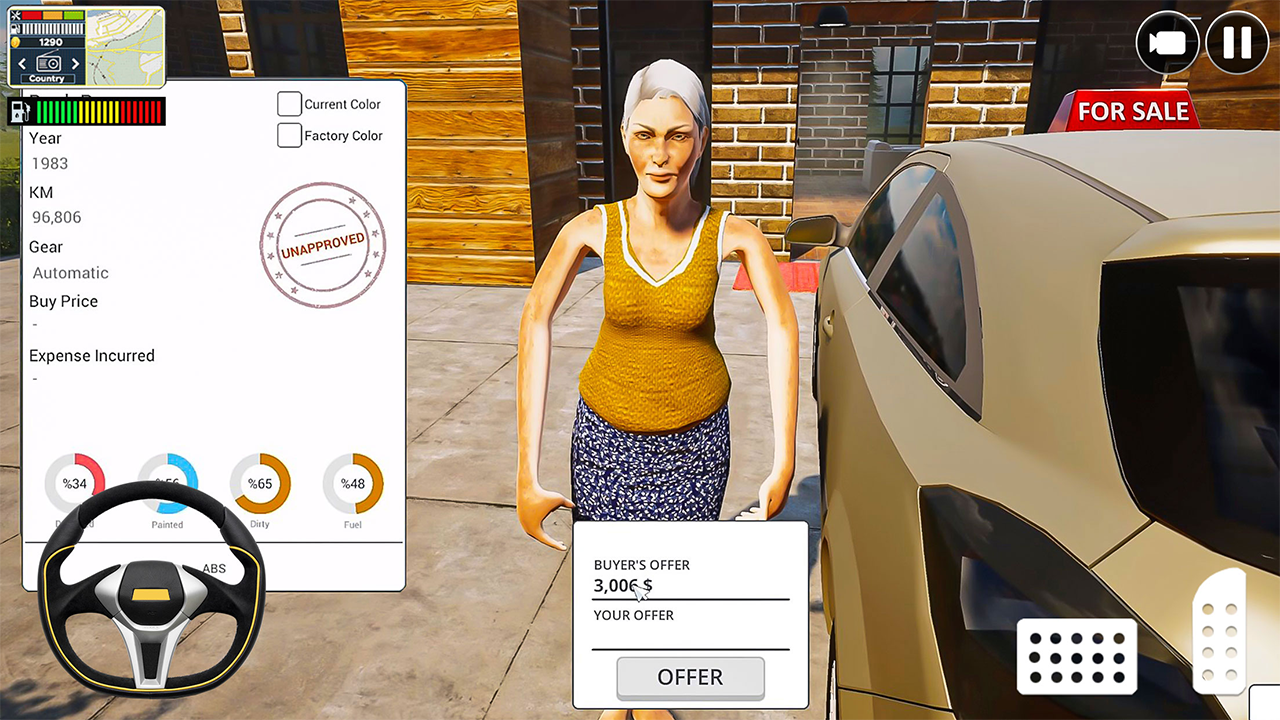Click the YOUR OFFER input field
The height and width of the screenshot is (720, 1280).
point(690,638)
